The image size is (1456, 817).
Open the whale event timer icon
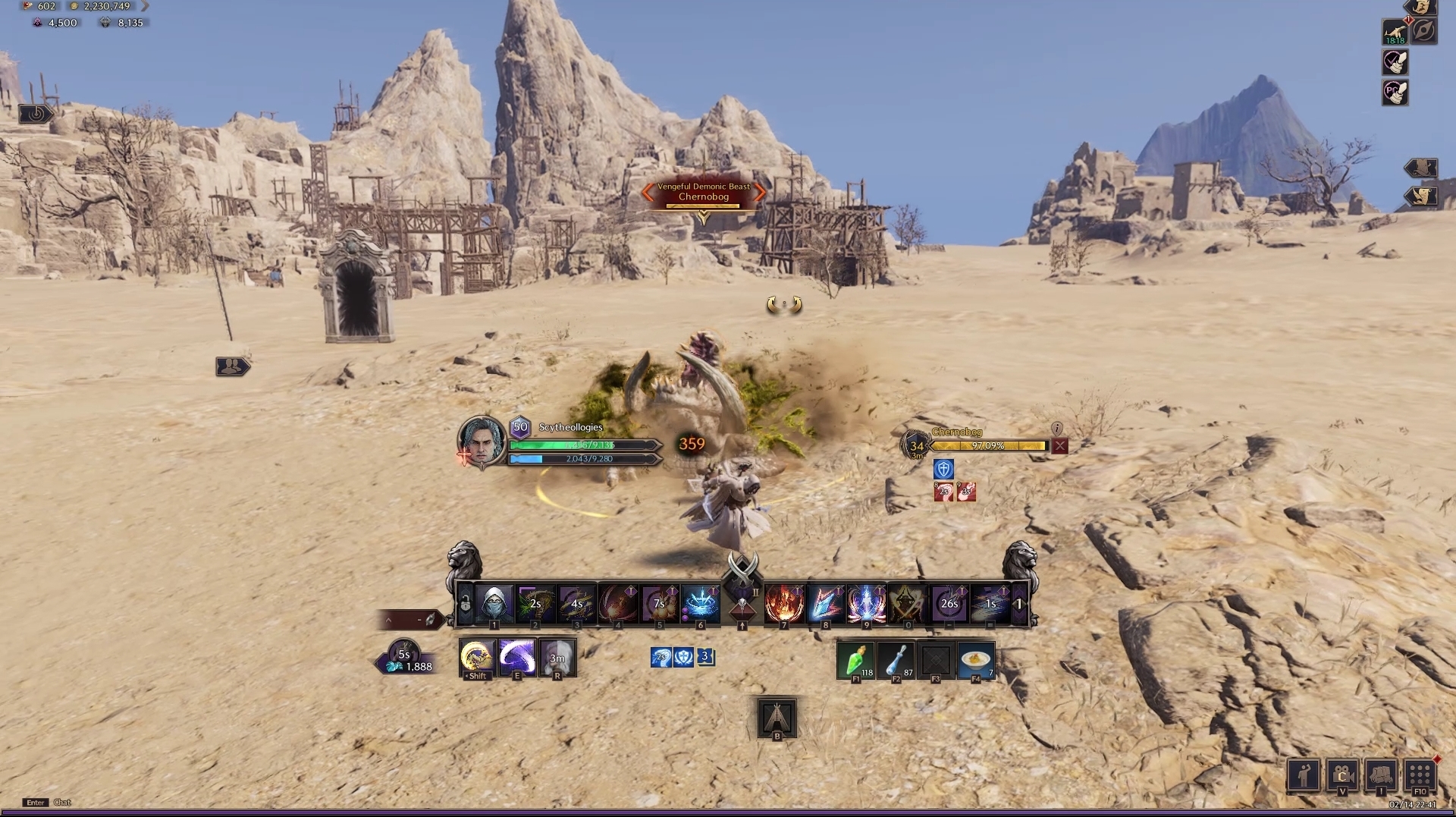pyautogui.click(x=1395, y=32)
